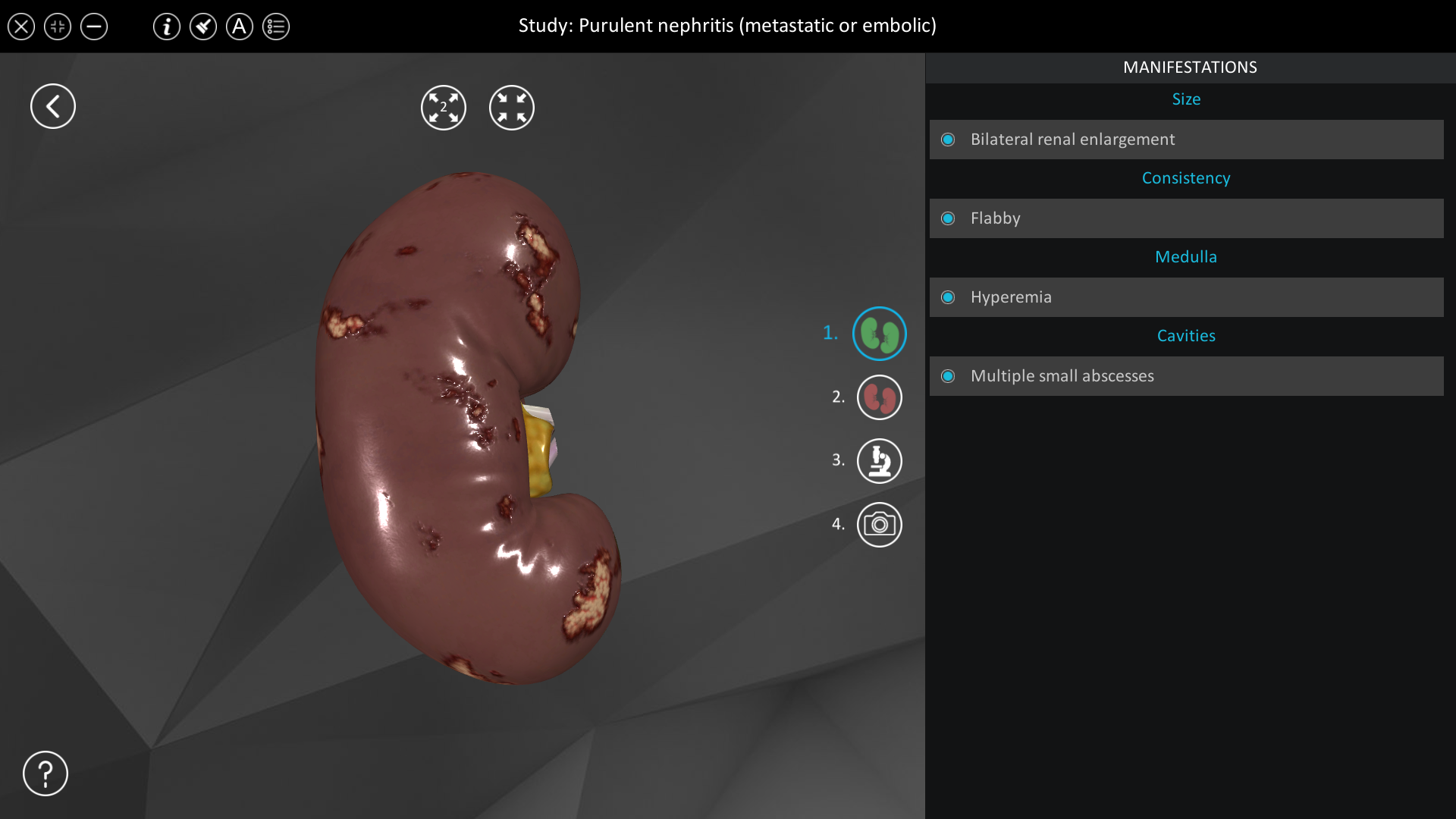The height and width of the screenshot is (819, 1456).
Task: Select the brush/marker tool
Action: point(203,27)
